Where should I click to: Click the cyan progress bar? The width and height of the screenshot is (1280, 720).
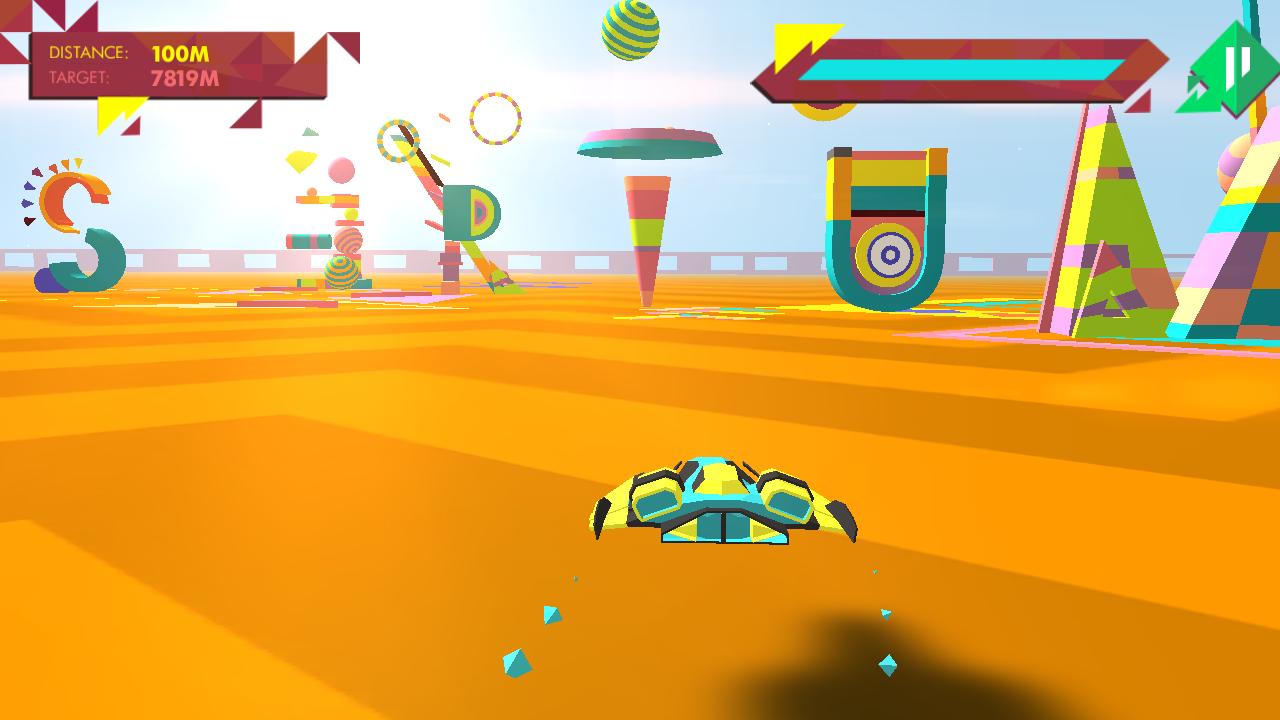(960, 68)
